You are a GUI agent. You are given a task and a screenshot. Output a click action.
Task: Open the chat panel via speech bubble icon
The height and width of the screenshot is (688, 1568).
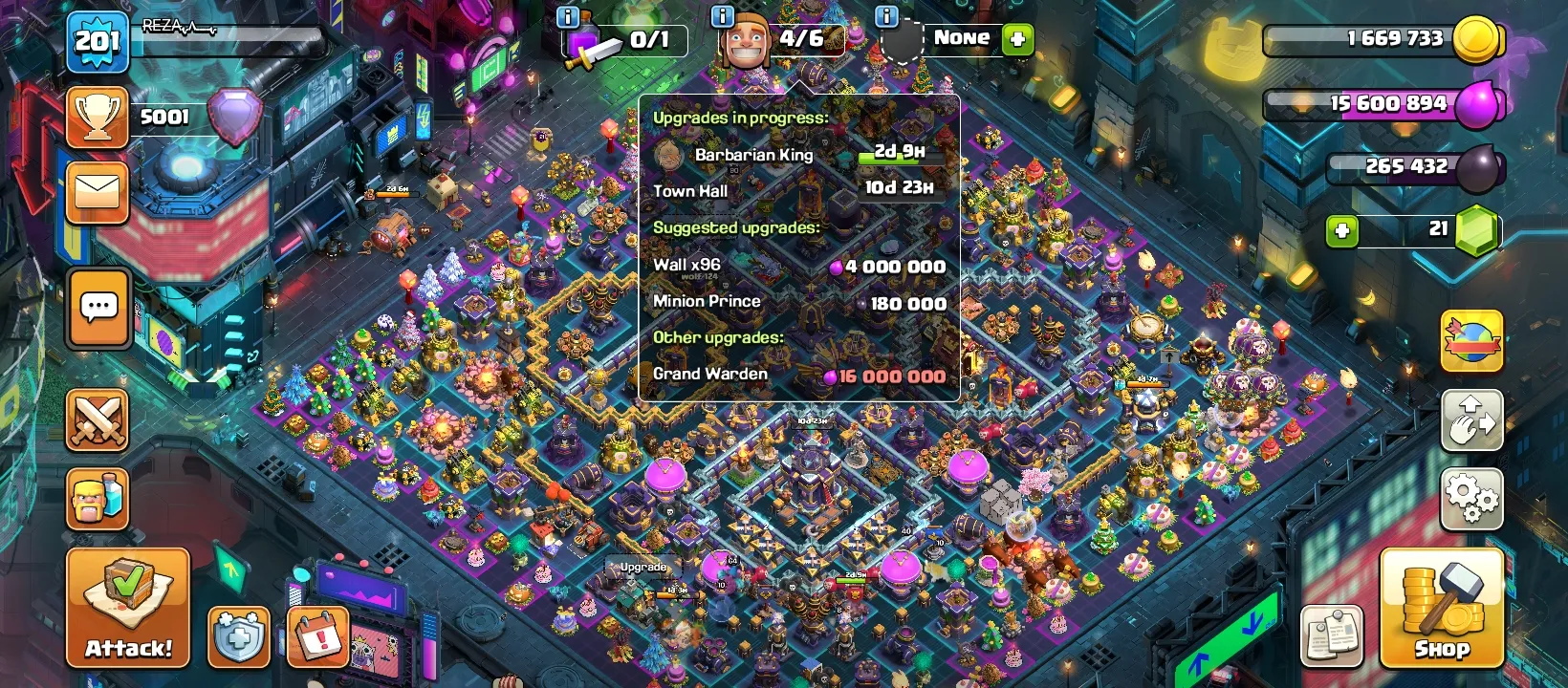click(96, 308)
